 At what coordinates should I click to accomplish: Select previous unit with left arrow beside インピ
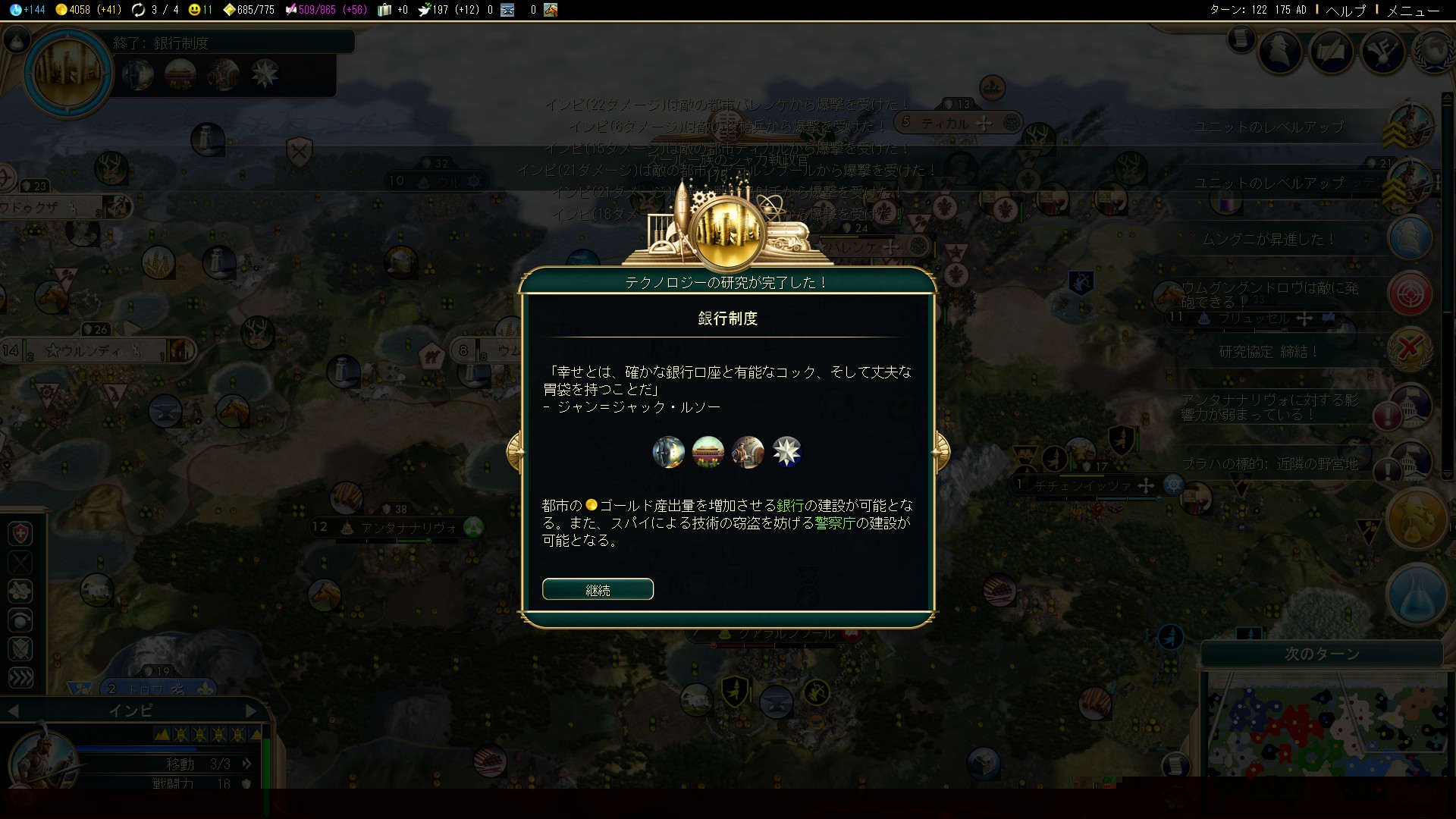pos(13,711)
